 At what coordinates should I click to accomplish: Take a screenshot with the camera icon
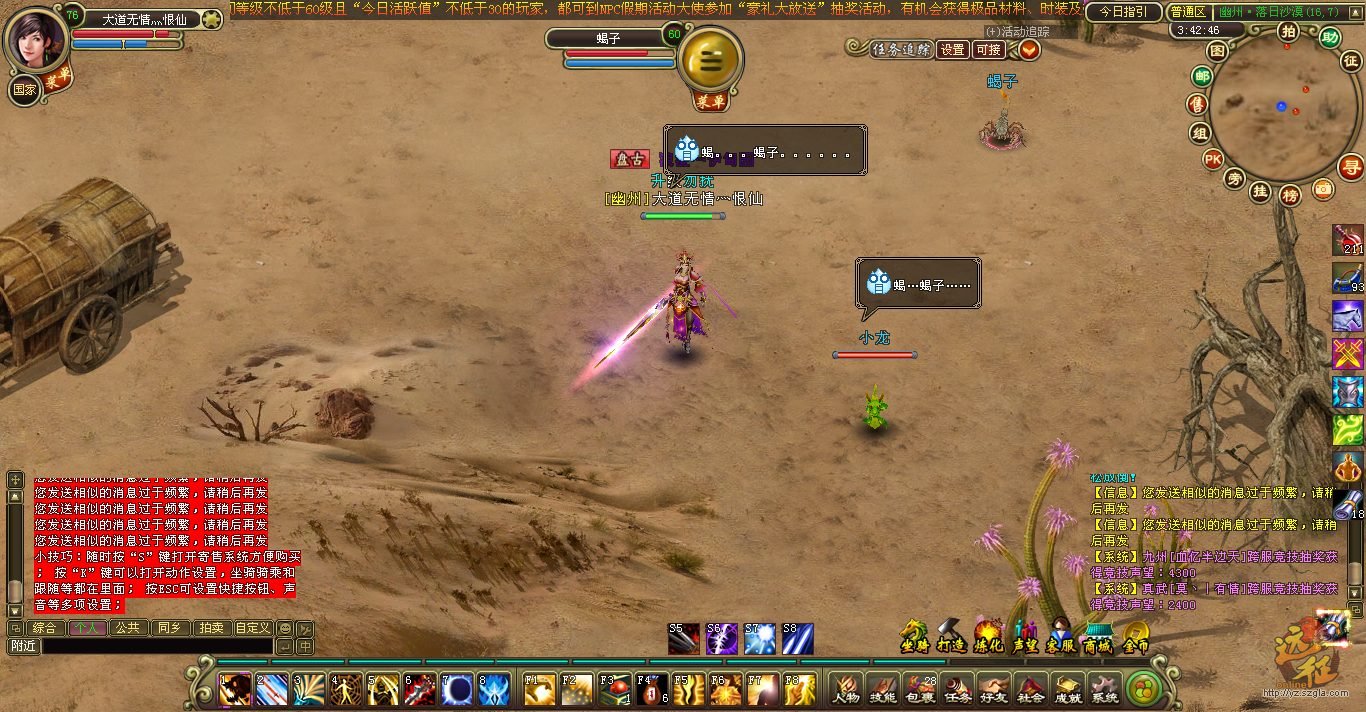(1323, 188)
